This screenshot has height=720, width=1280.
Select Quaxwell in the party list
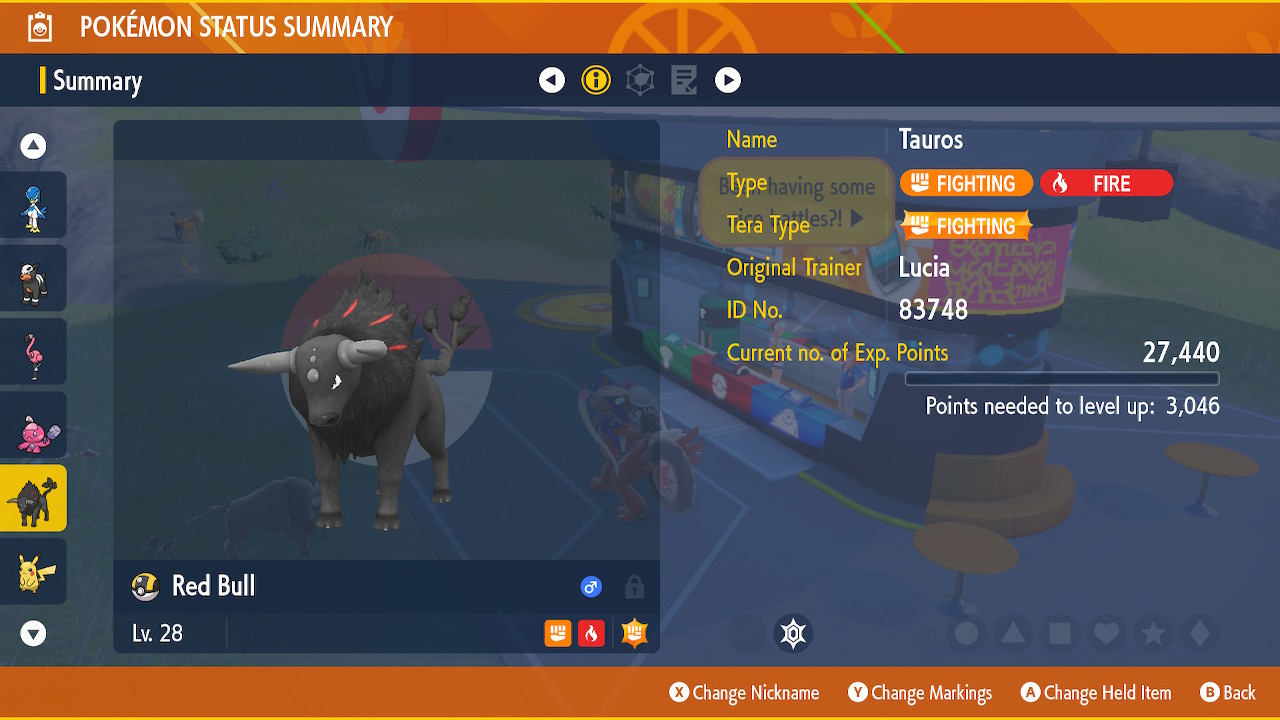[33, 205]
